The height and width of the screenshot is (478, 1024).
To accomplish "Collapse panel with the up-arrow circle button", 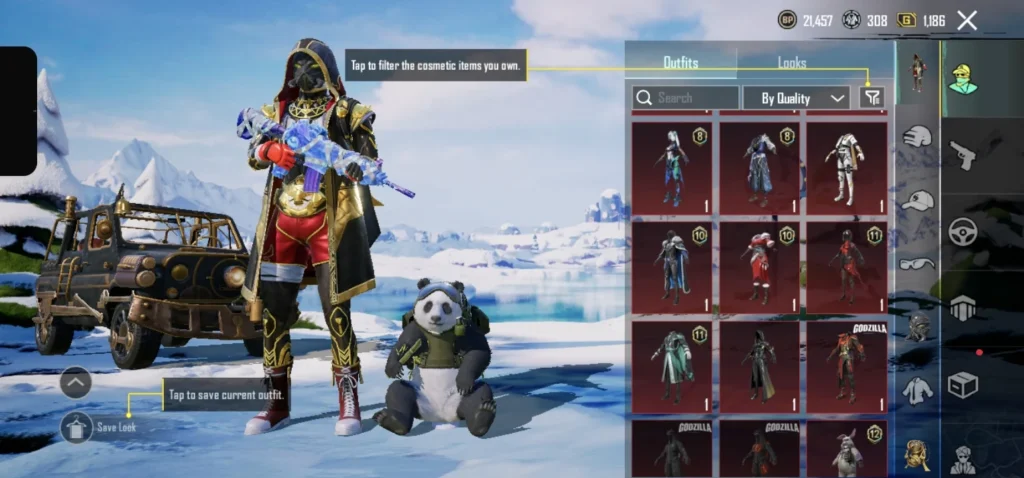I will [76, 382].
